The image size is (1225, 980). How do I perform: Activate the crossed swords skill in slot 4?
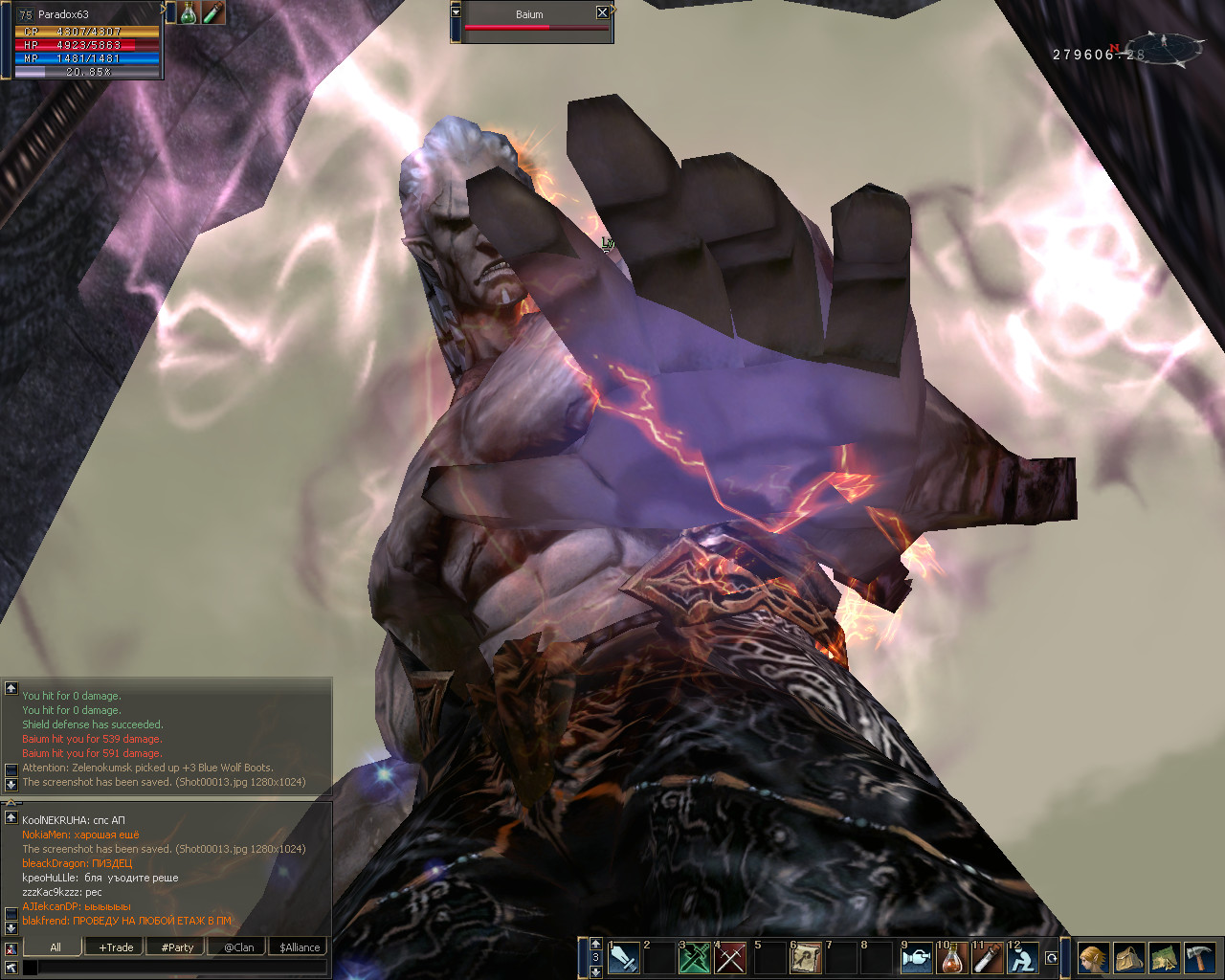[731, 957]
